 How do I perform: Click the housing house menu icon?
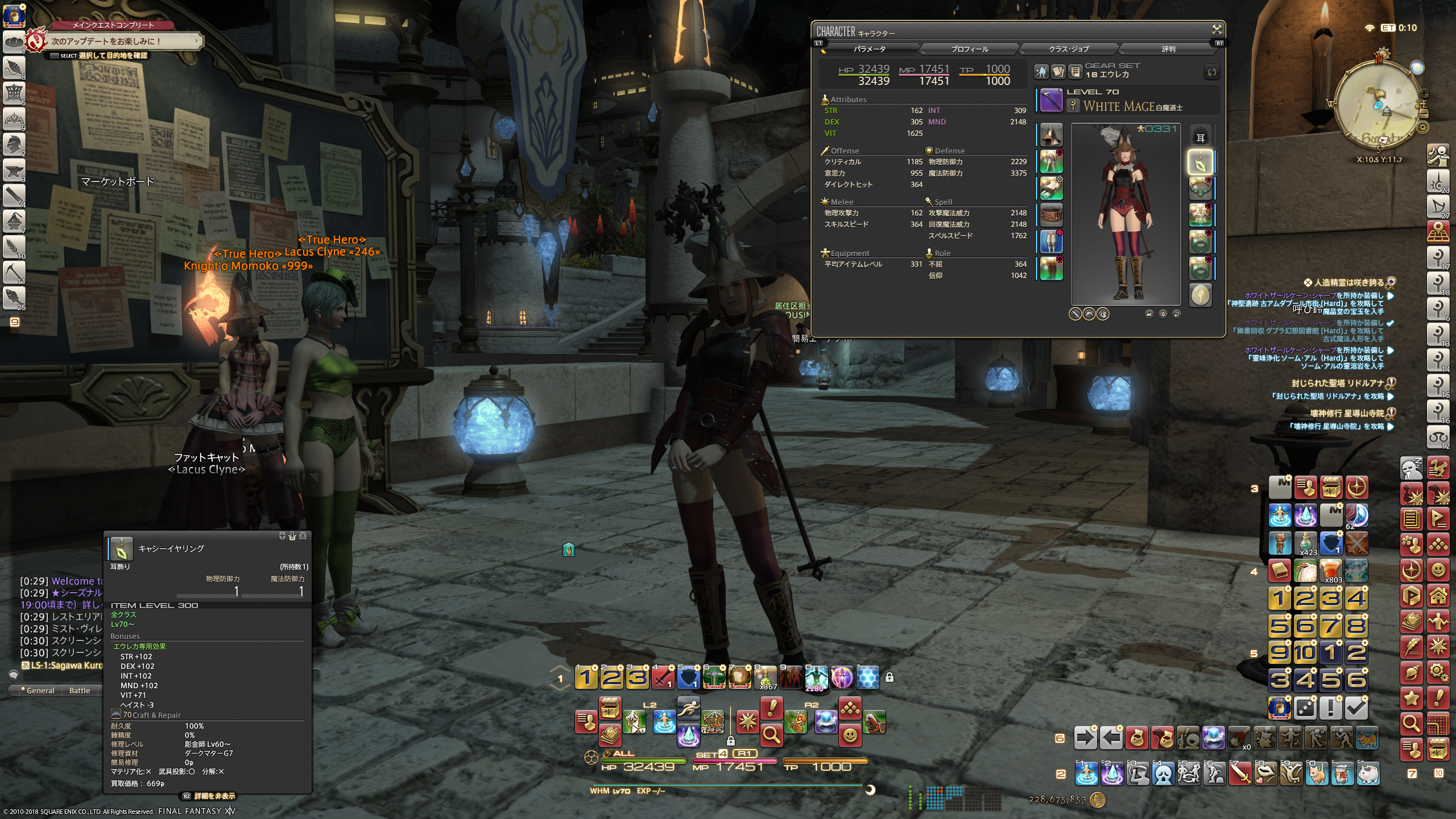1438,596
